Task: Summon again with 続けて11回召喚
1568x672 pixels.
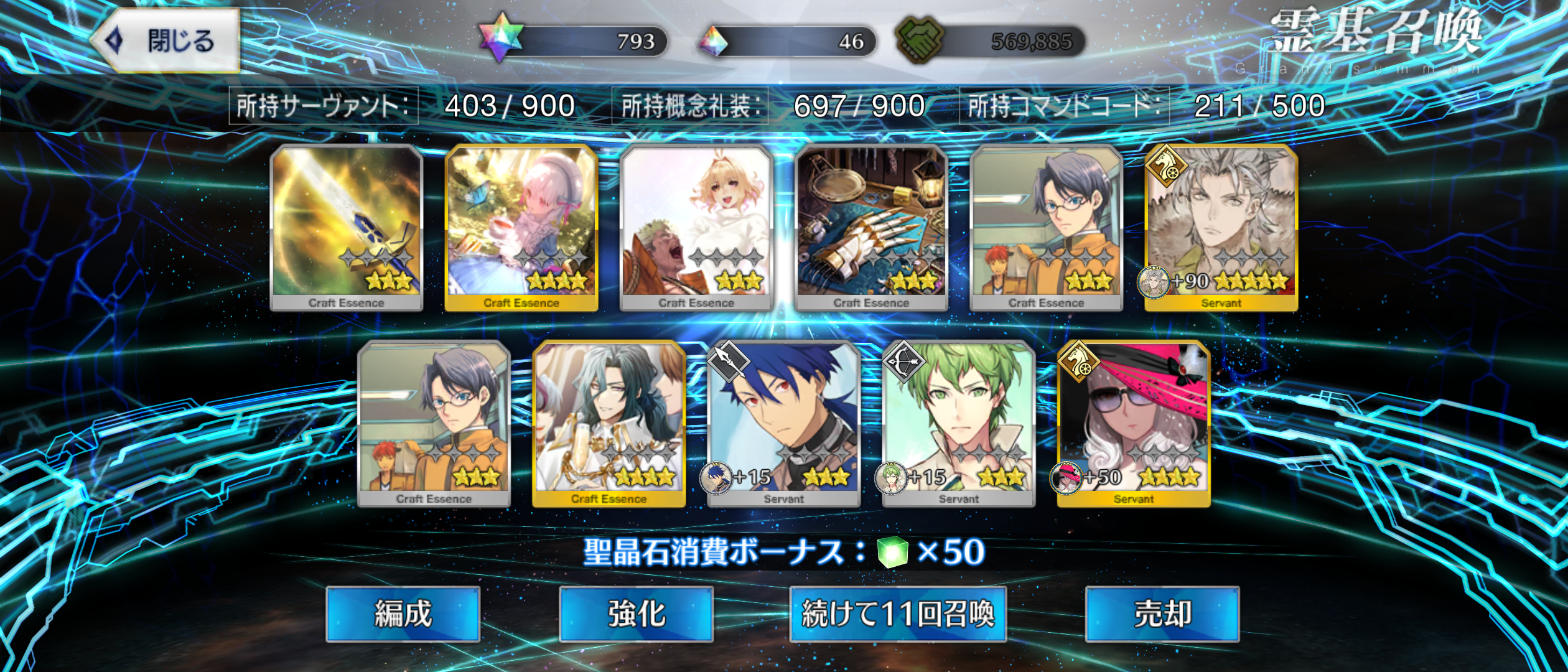Action: coord(897,614)
